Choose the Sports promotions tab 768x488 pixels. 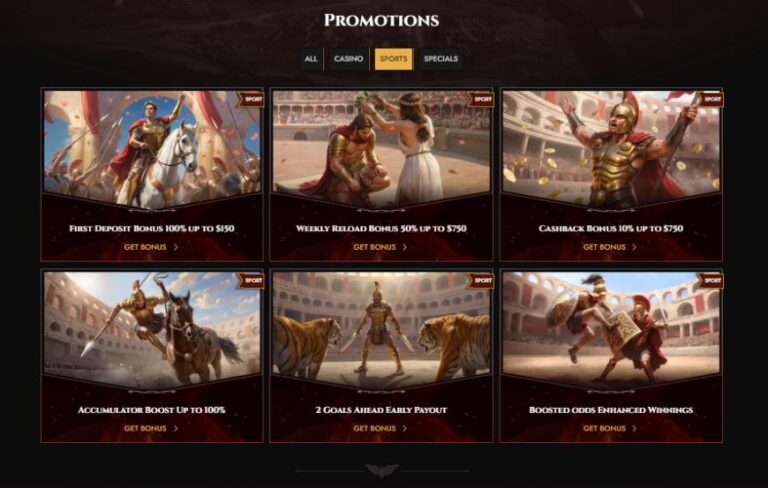393,59
